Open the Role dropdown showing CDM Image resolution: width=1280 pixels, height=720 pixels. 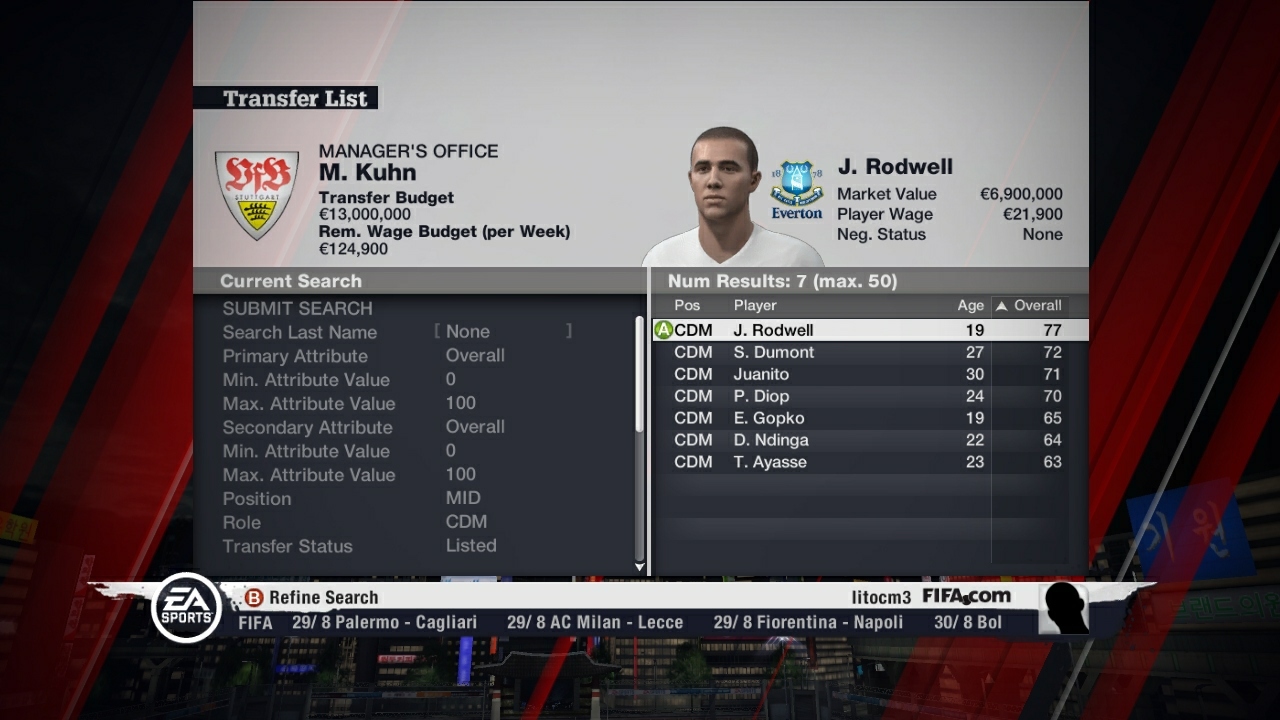466,521
